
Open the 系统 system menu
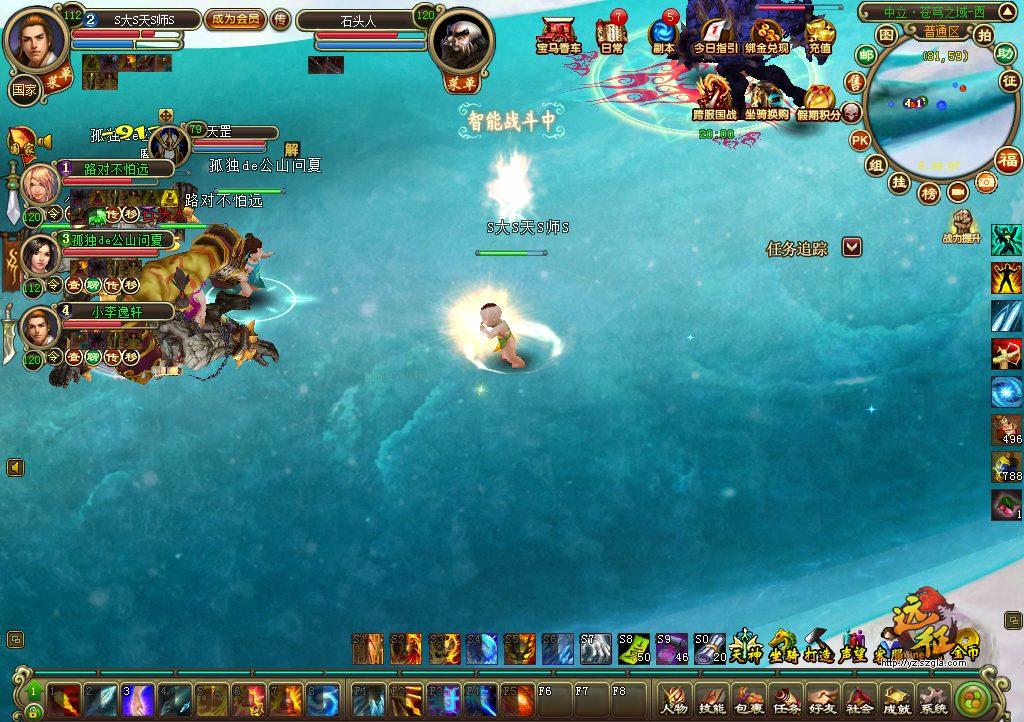(x=934, y=698)
